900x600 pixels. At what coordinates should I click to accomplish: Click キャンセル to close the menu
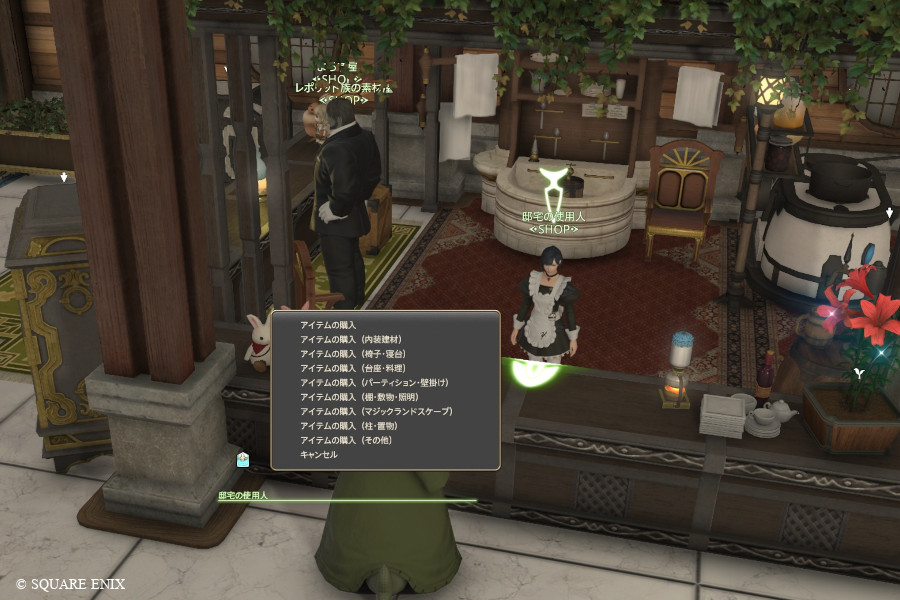[x=319, y=454]
